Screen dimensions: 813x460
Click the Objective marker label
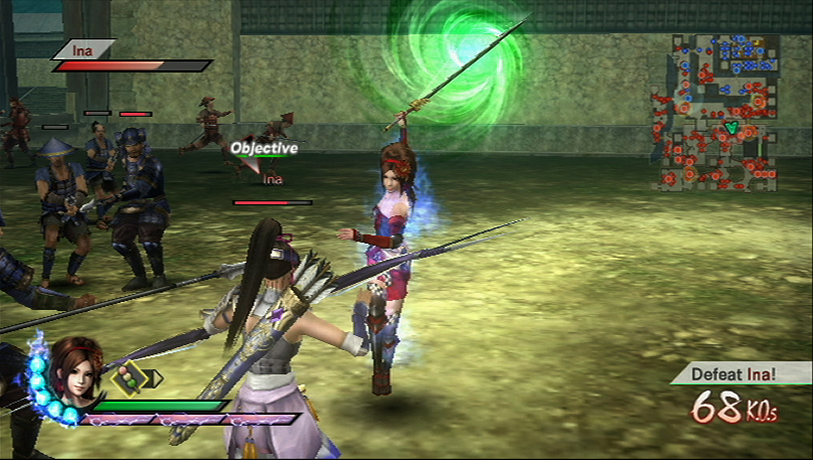pyautogui.click(x=264, y=147)
